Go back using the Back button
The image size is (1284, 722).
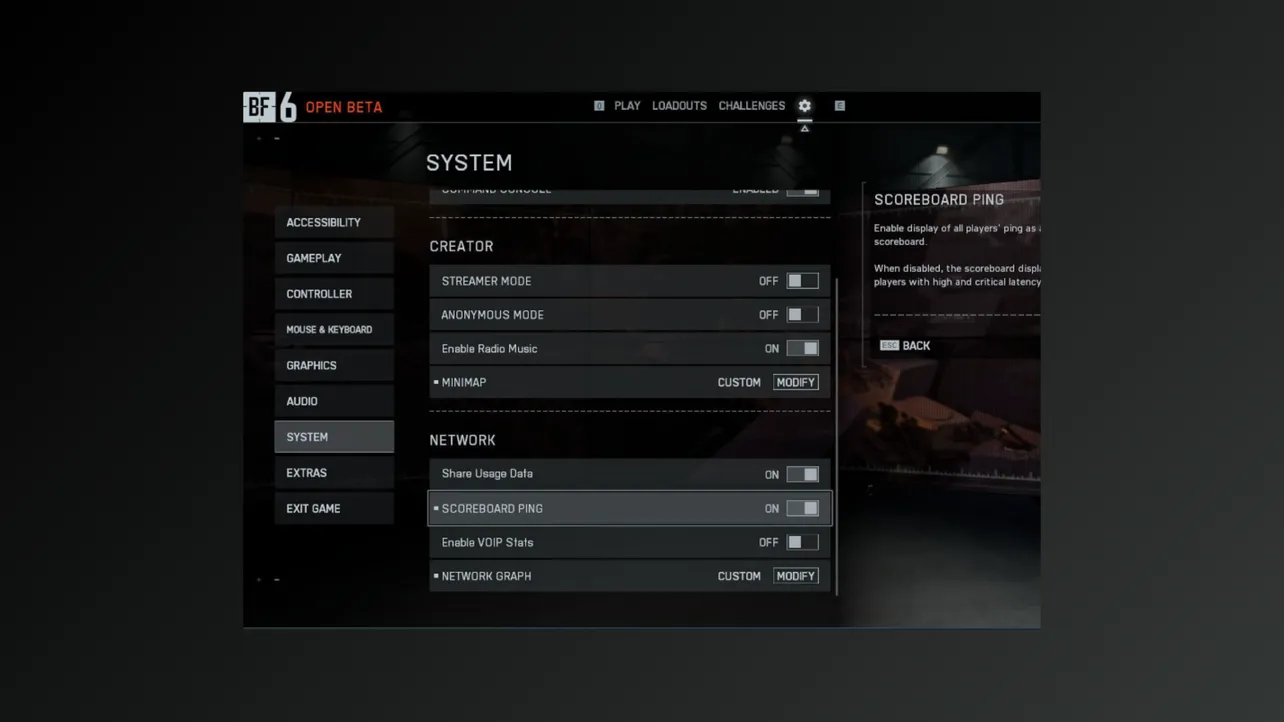click(x=906, y=346)
